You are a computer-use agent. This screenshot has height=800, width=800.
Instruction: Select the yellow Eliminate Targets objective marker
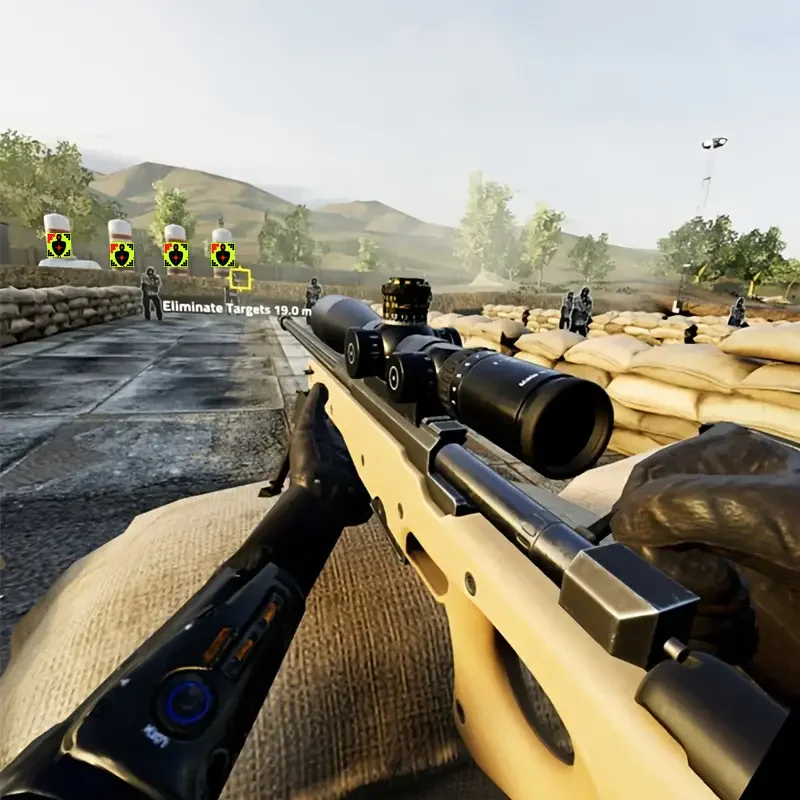click(x=240, y=279)
